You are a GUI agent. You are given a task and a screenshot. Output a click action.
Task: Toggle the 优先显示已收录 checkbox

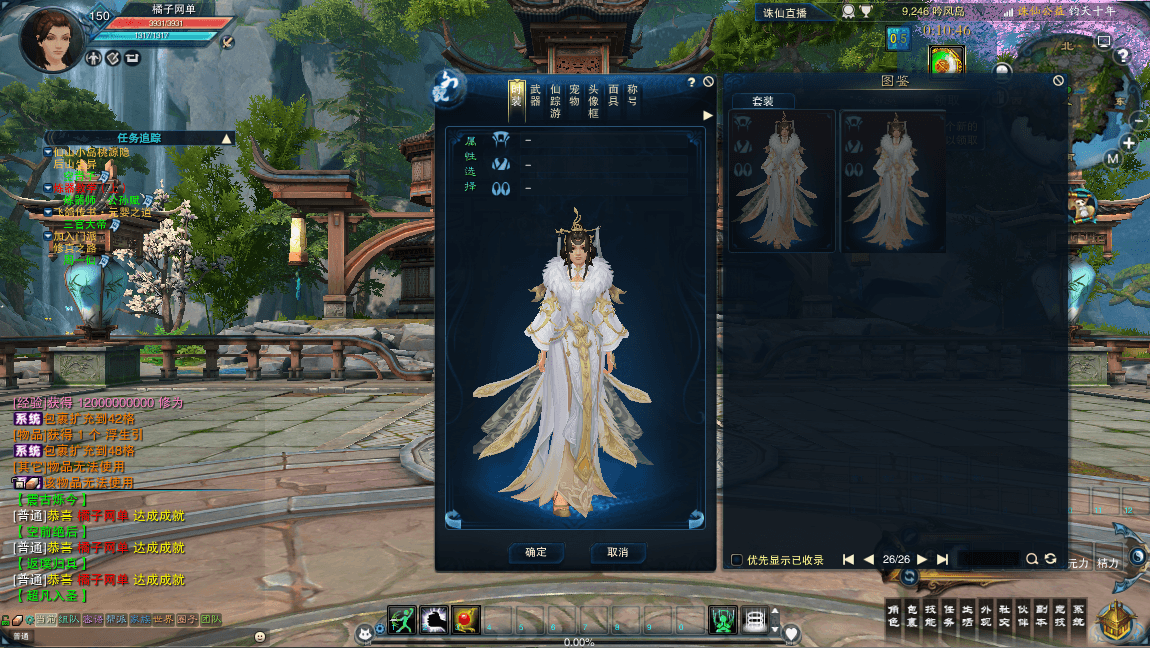pyautogui.click(x=737, y=560)
